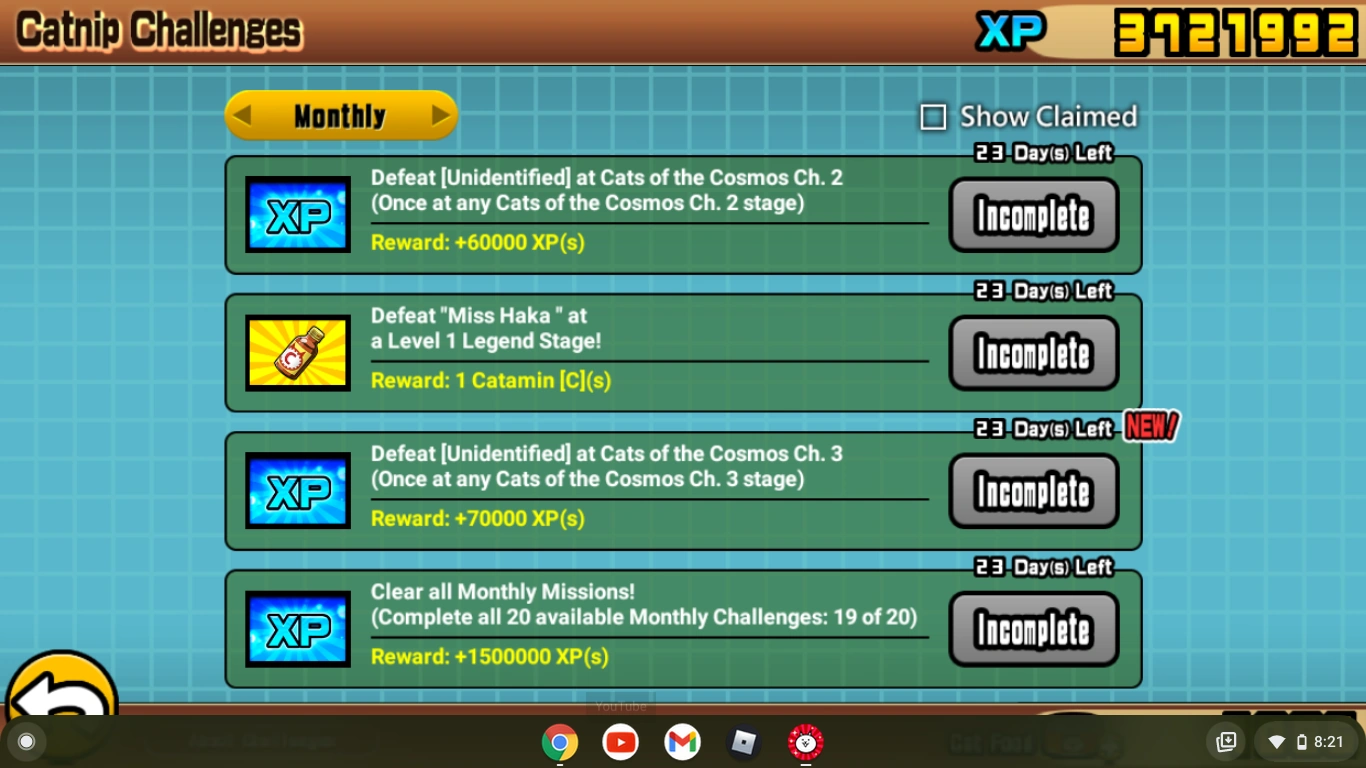The width and height of the screenshot is (1366, 768).
Task: Open The Battle Cats app from the shelf
Action: (805, 742)
